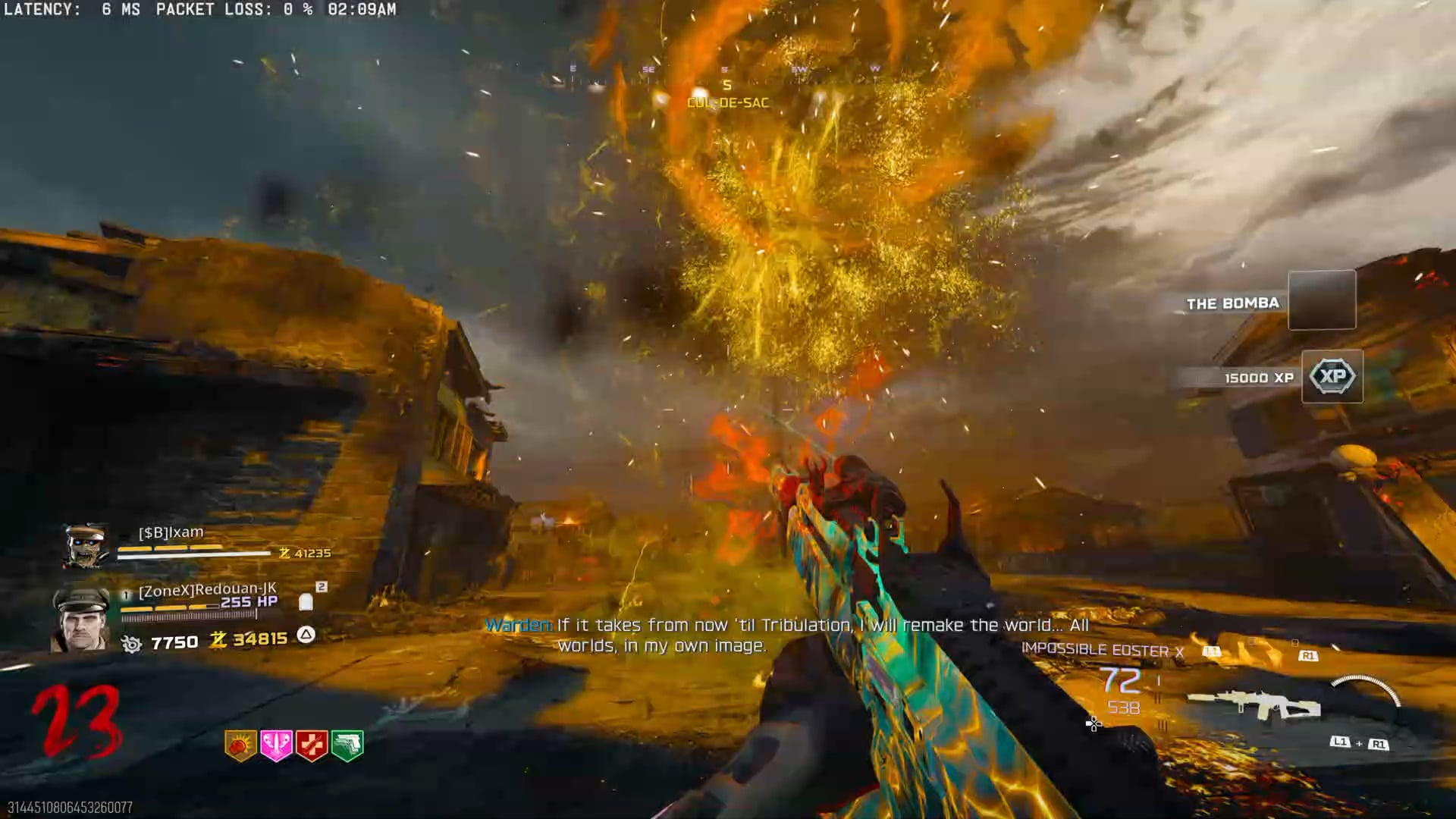Click the red cross perk icon
The image size is (1456, 819).
(x=312, y=745)
